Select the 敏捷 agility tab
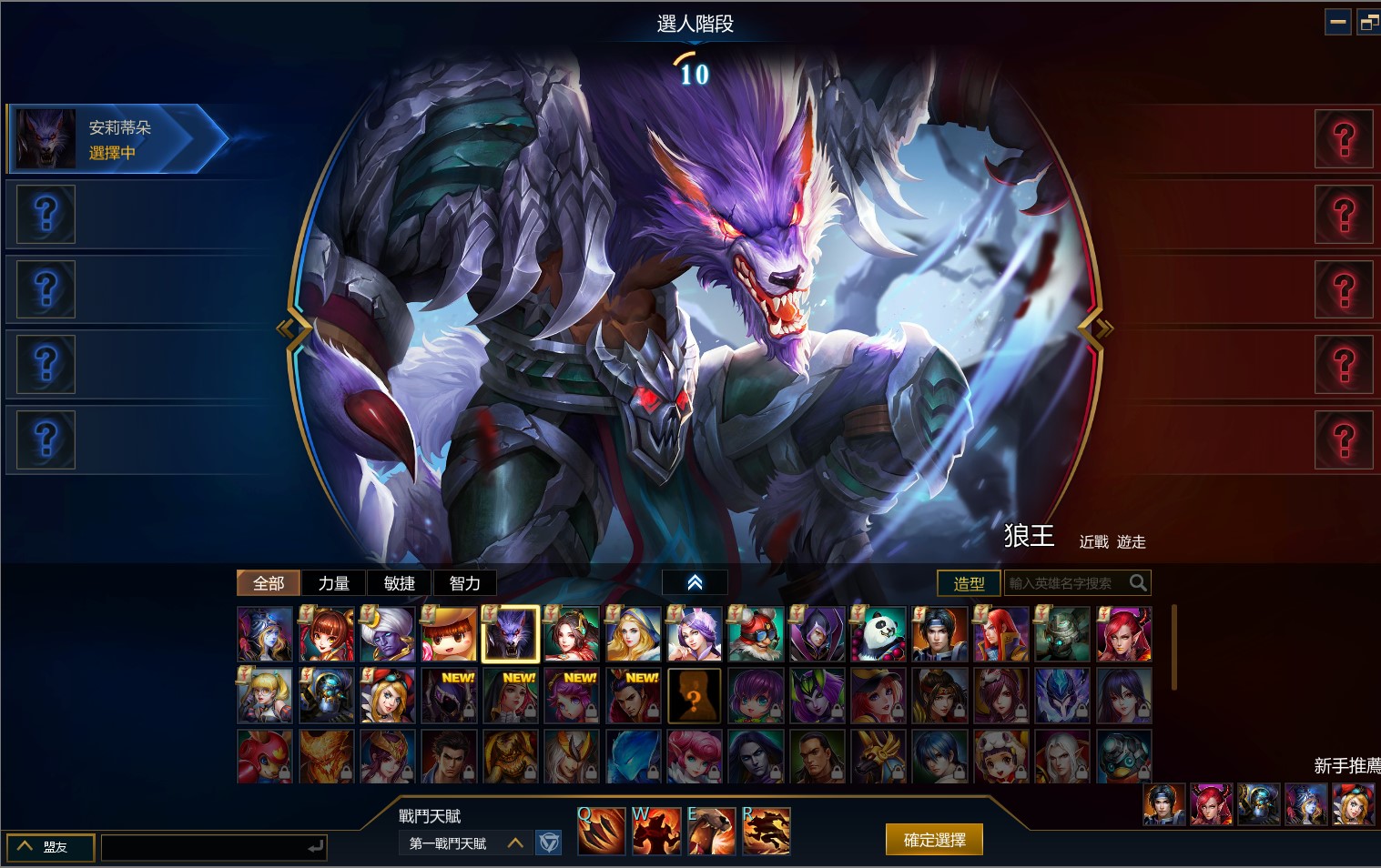The height and width of the screenshot is (868, 1381). 399,583
